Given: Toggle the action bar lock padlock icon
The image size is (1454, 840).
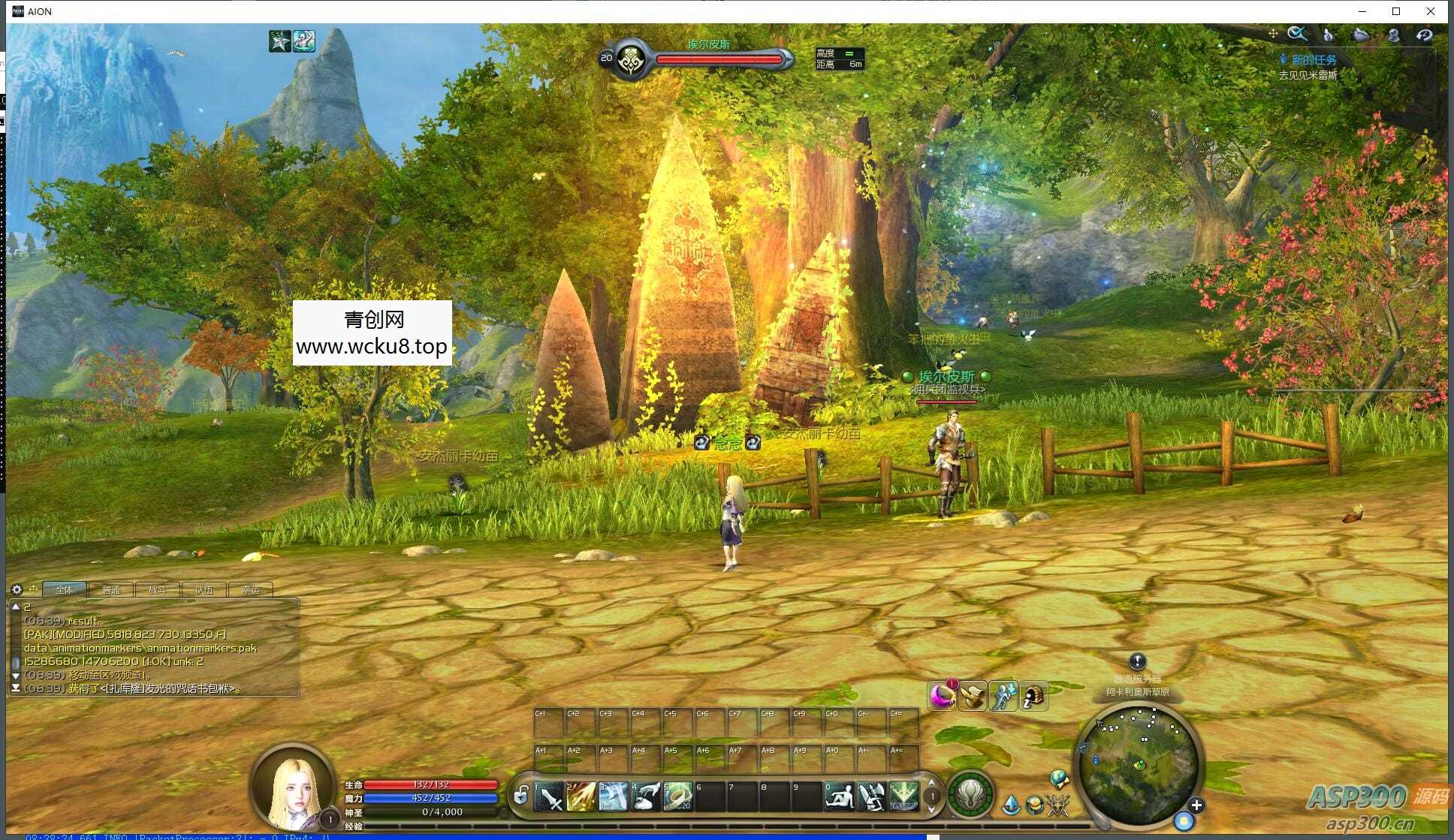Looking at the screenshot, I should (521, 797).
